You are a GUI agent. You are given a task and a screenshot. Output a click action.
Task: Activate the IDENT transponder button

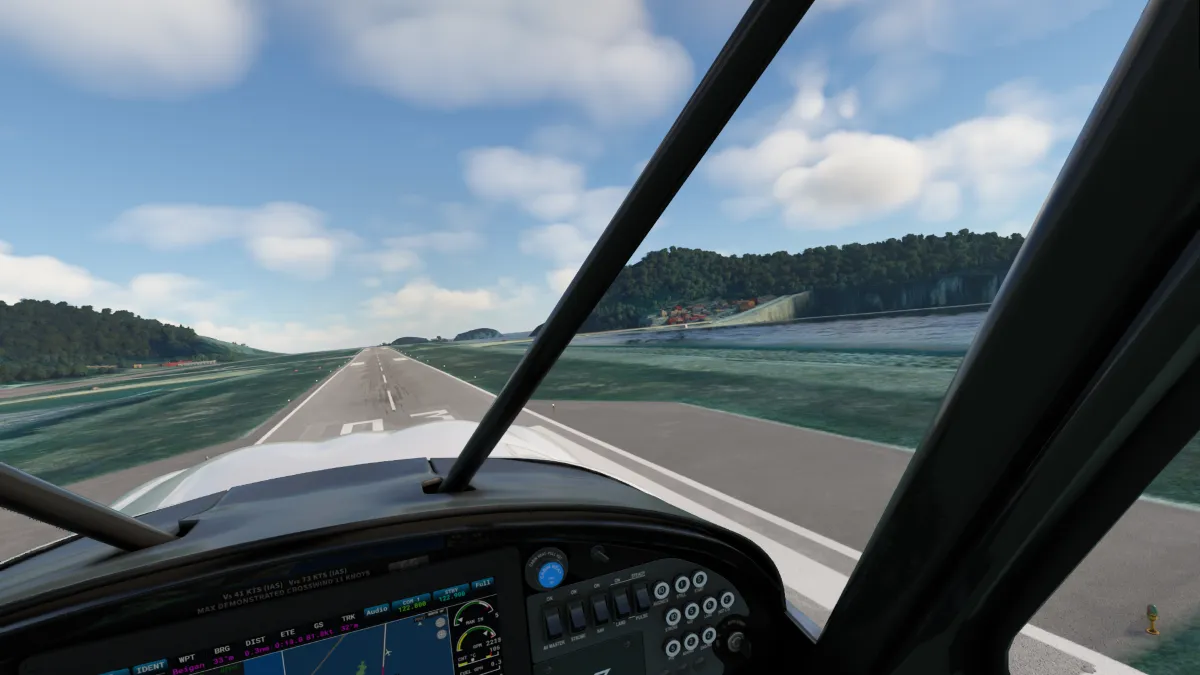point(150,666)
